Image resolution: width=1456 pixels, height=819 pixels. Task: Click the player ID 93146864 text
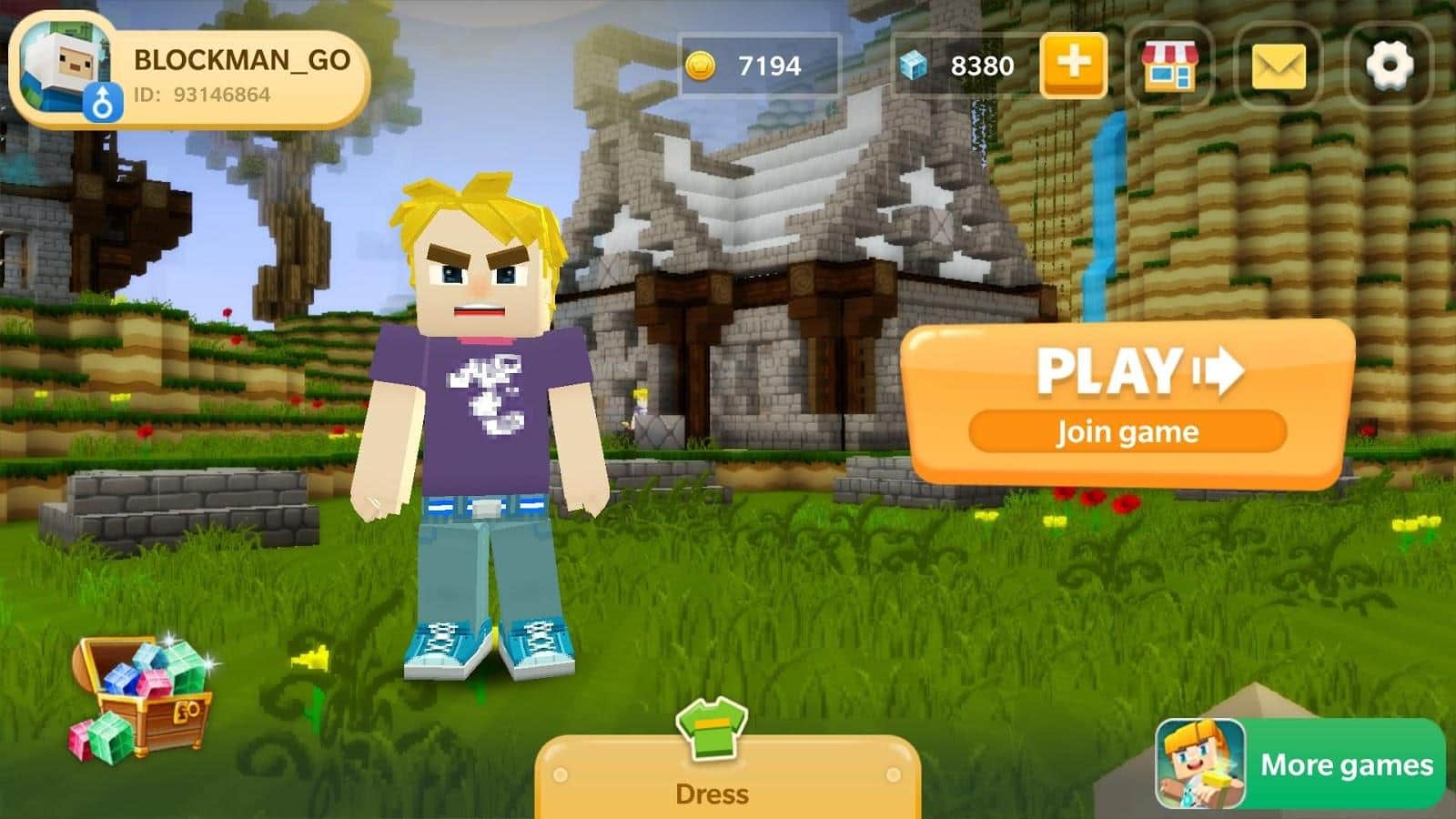[x=200, y=92]
